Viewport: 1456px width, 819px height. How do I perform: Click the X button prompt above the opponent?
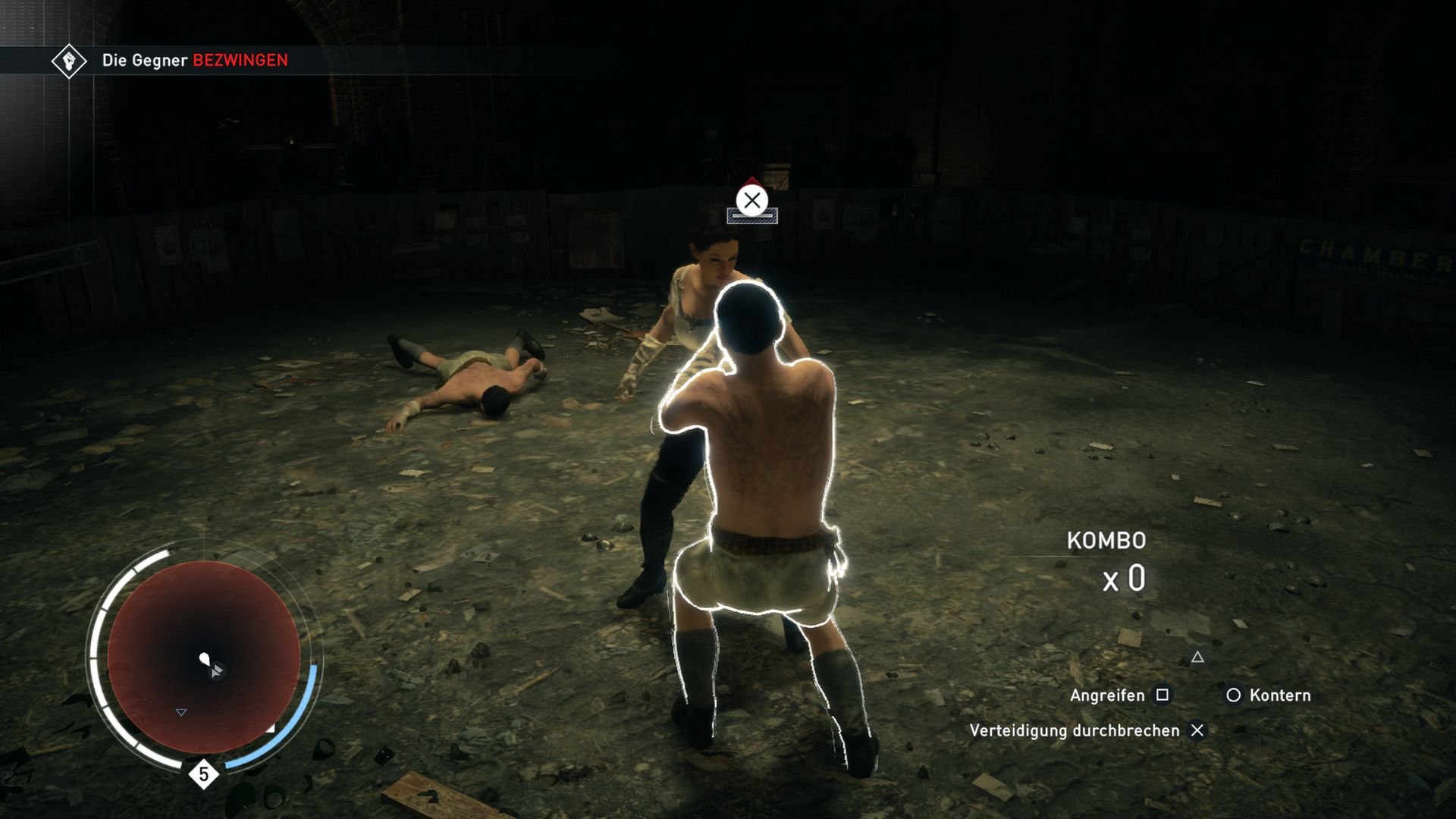pyautogui.click(x=751, y=202)
